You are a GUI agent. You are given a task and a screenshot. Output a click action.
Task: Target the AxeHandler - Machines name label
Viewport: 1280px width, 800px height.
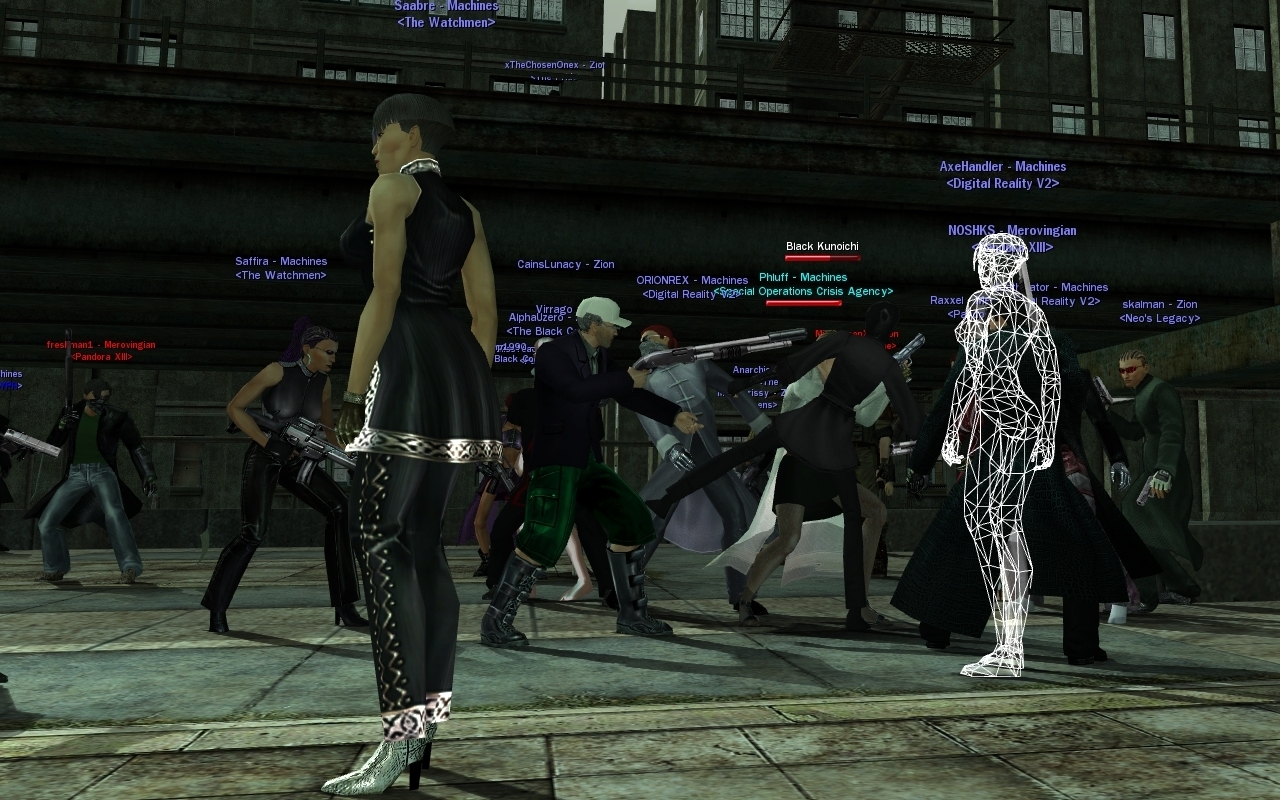pyautogui.click(x=1002, y=167)
